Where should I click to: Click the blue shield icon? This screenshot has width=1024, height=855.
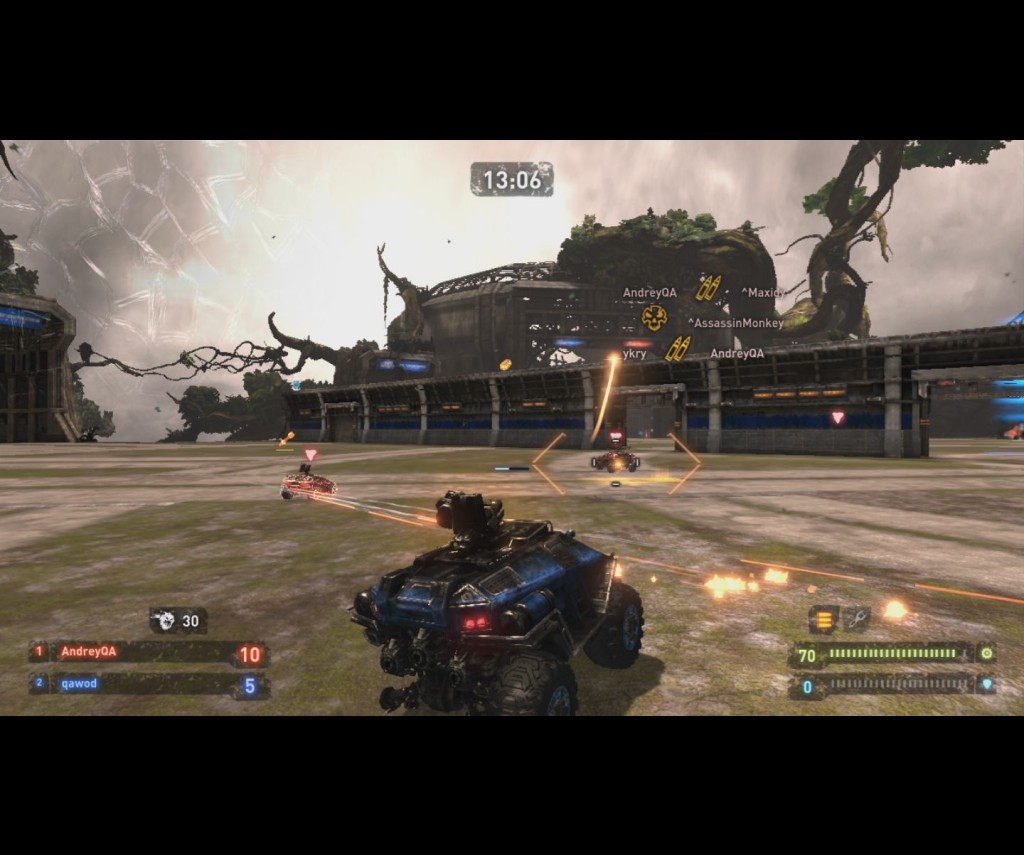point(986,686)
